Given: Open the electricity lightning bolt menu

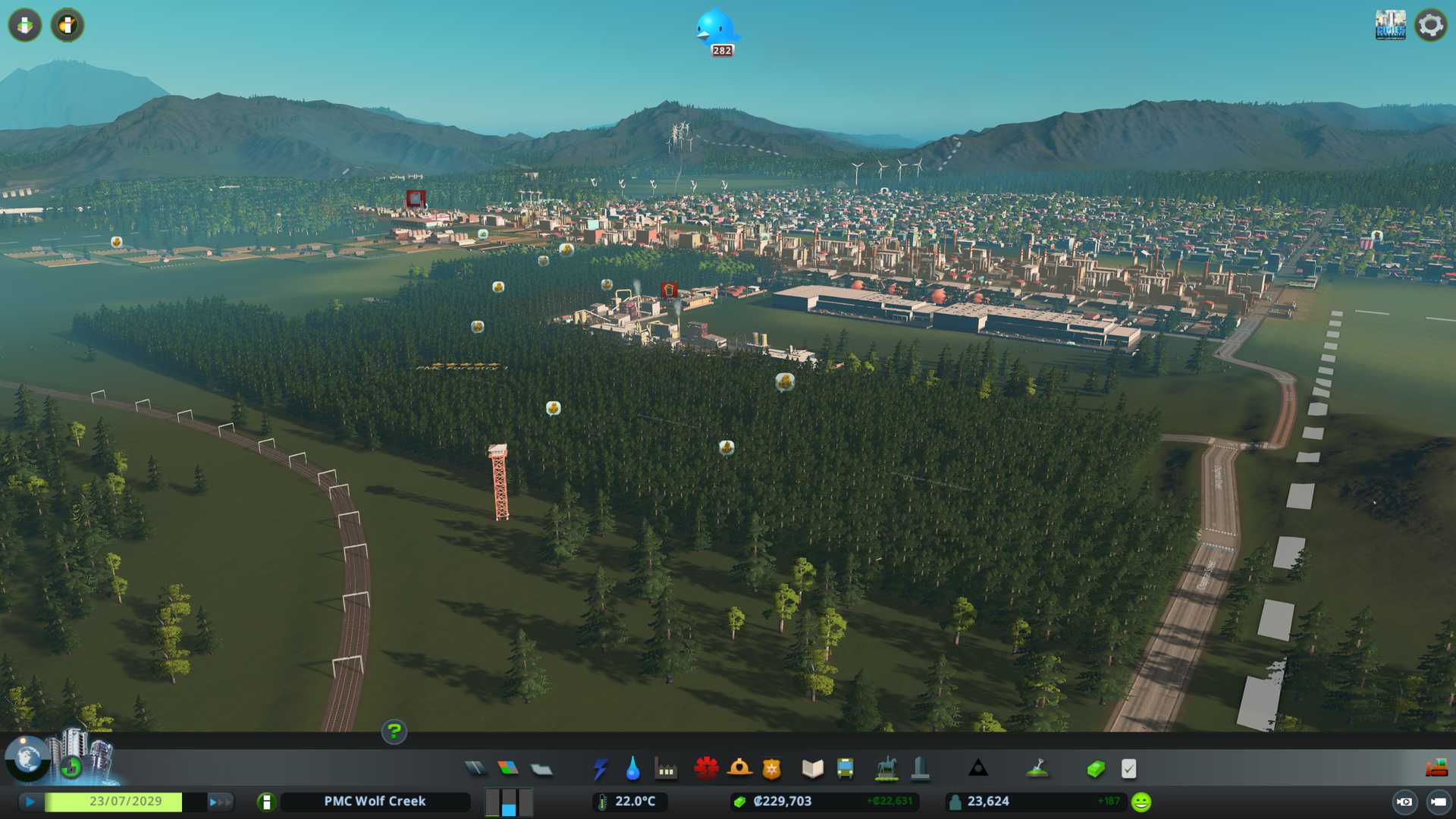Looking at the screenshot, I should [x=601, y=769].
